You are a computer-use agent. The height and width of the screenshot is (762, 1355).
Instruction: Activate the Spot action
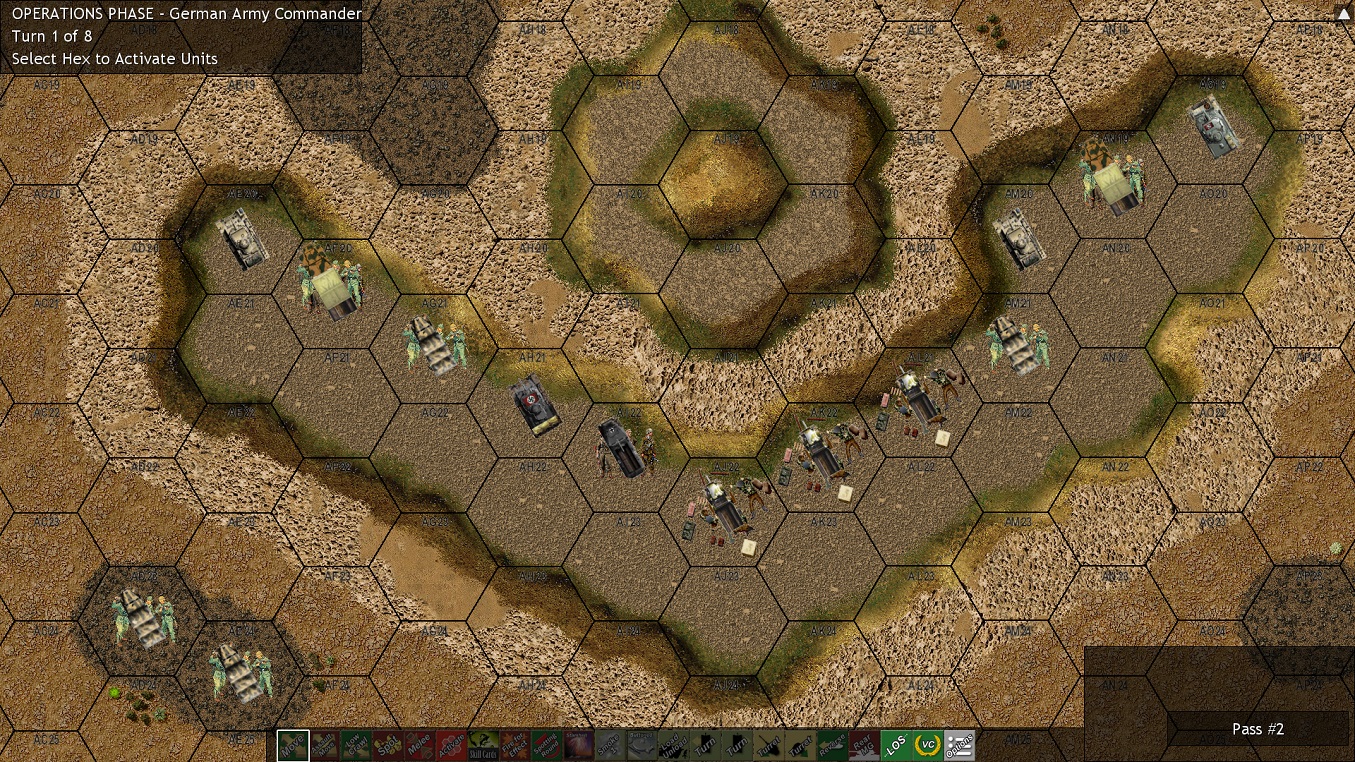point(388,746)
